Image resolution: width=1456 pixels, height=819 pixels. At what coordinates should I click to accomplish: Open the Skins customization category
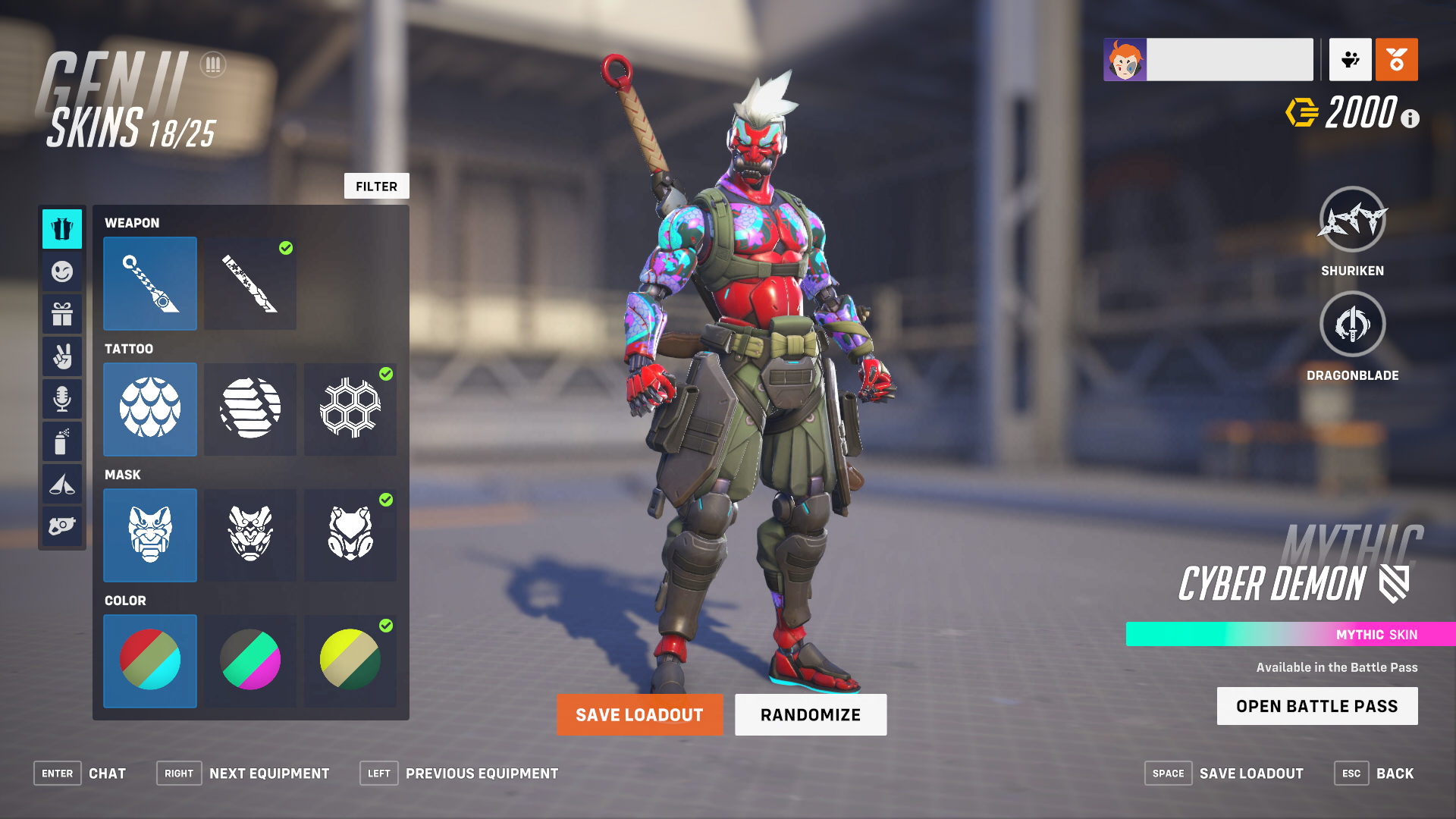click(x=62, y=228)
